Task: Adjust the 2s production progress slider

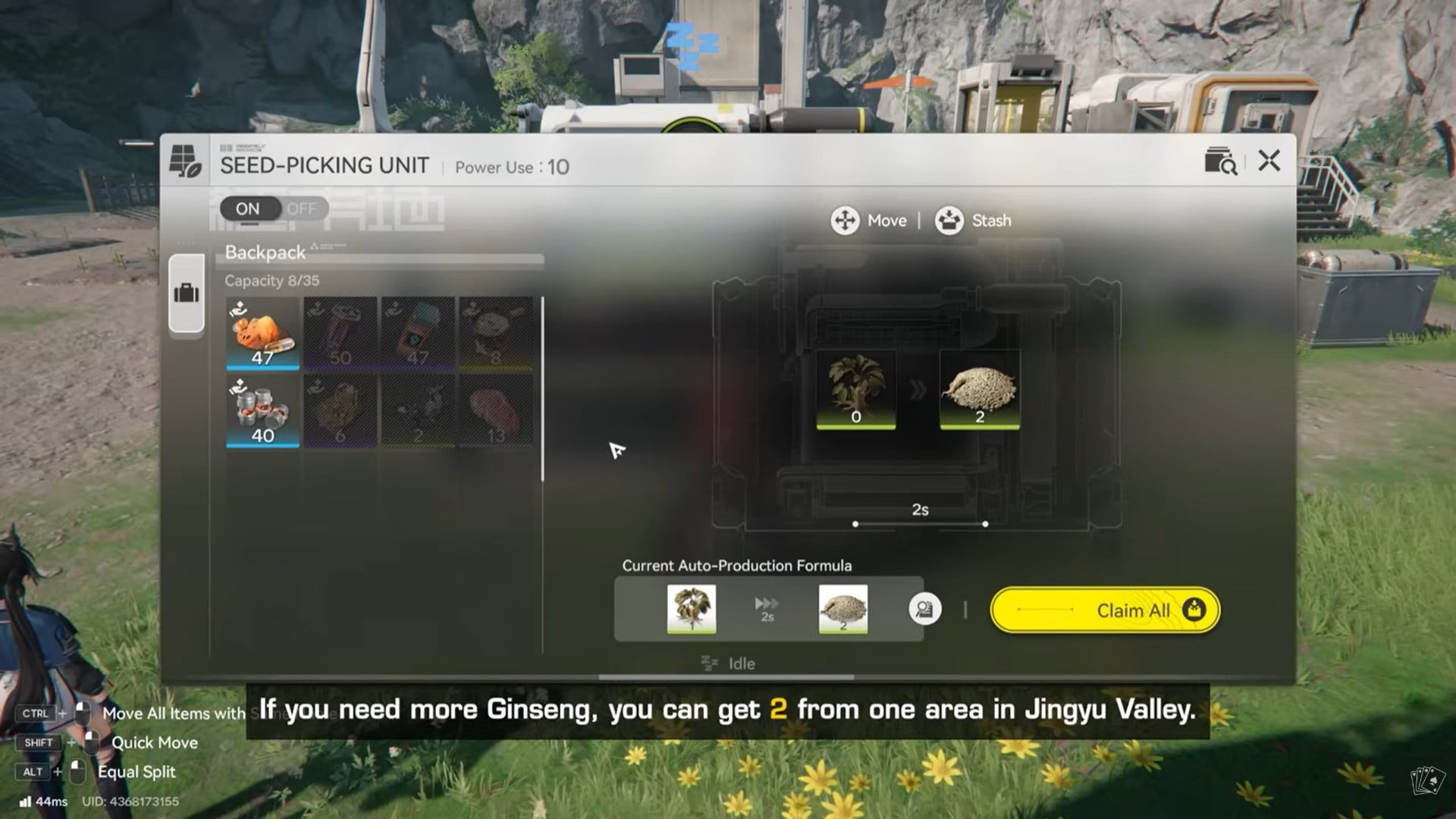Action: point(921,522)
